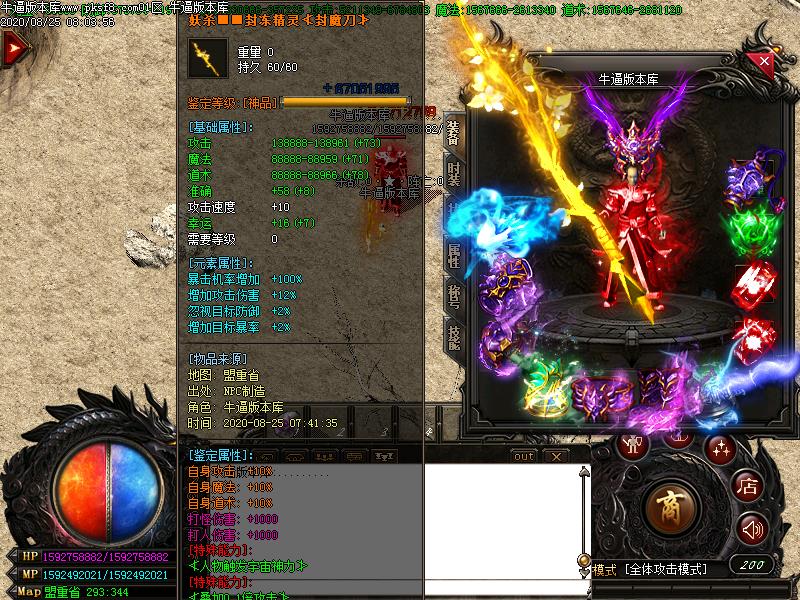Close the chat box with X

556,456
